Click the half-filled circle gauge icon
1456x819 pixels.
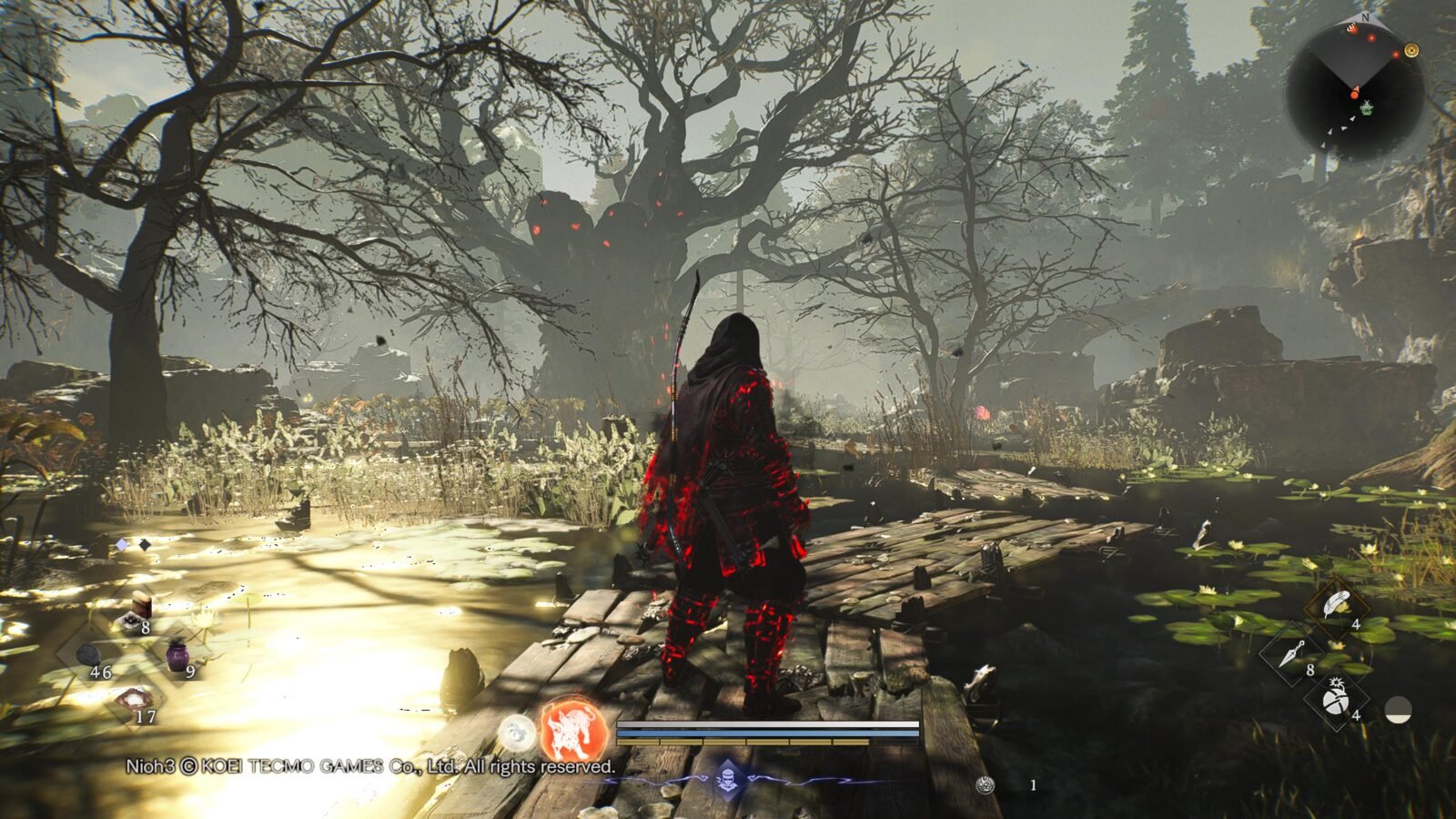click(1398, 710)
